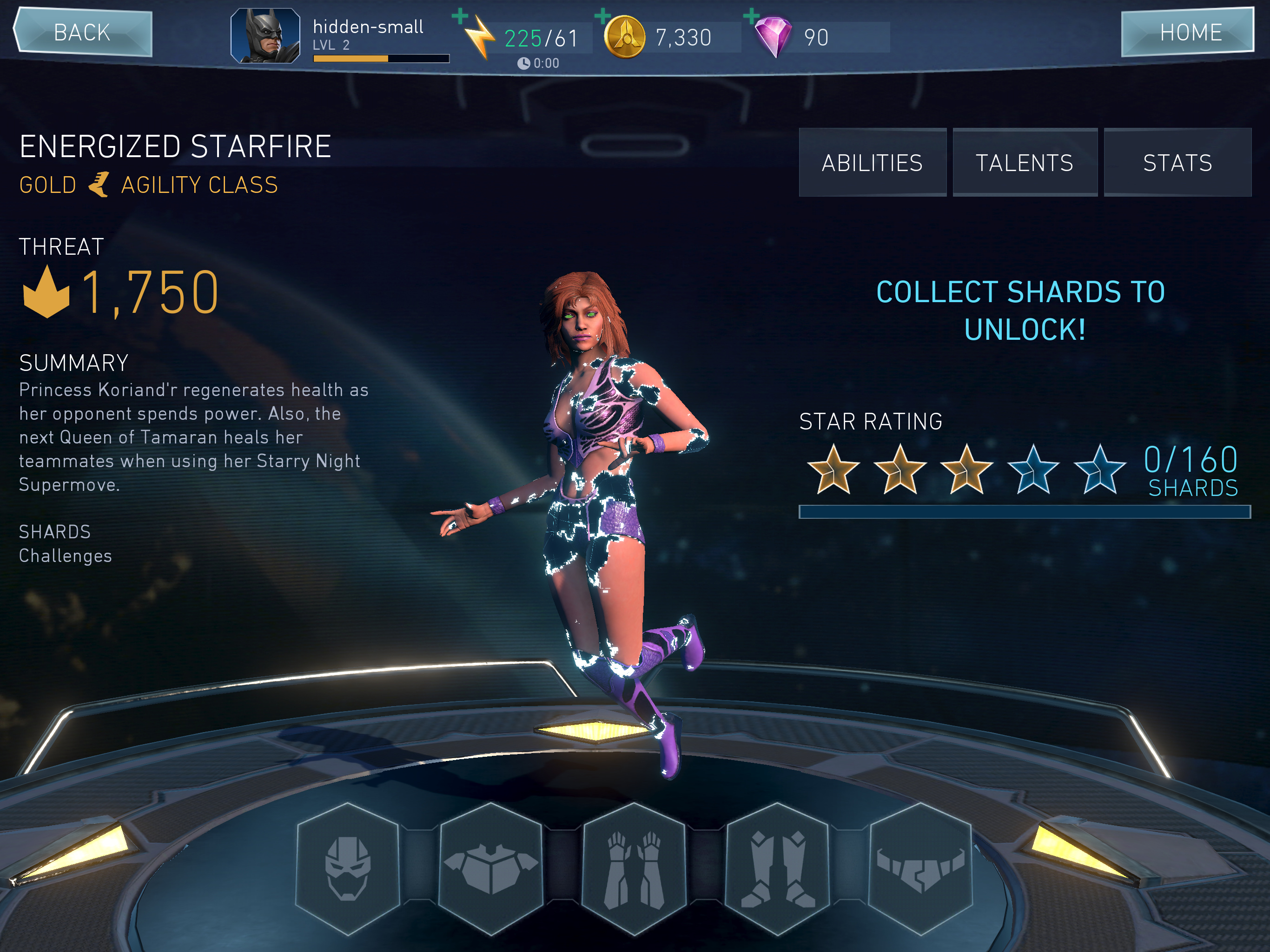Viewport: 1270px width, 952px height.
Task: Open the gauntlets gear slot
Action: 634,868
